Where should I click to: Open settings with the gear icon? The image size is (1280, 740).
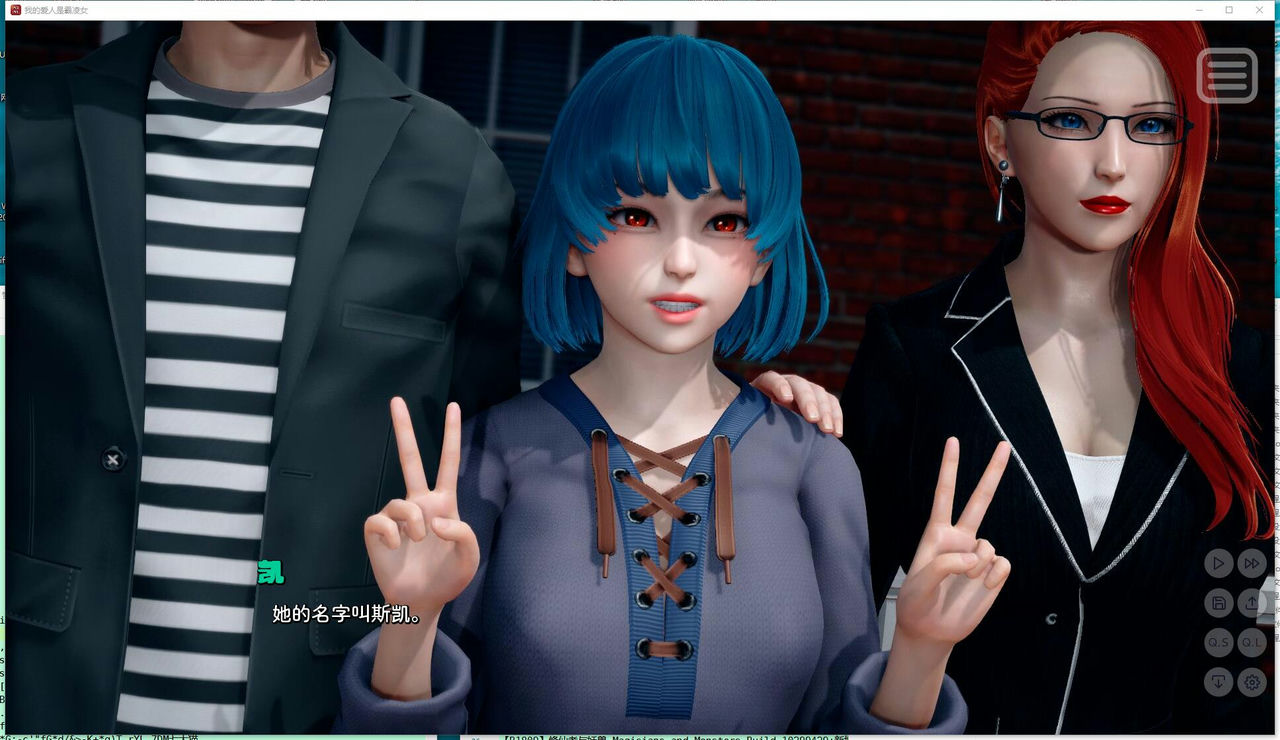(1251, 683)
